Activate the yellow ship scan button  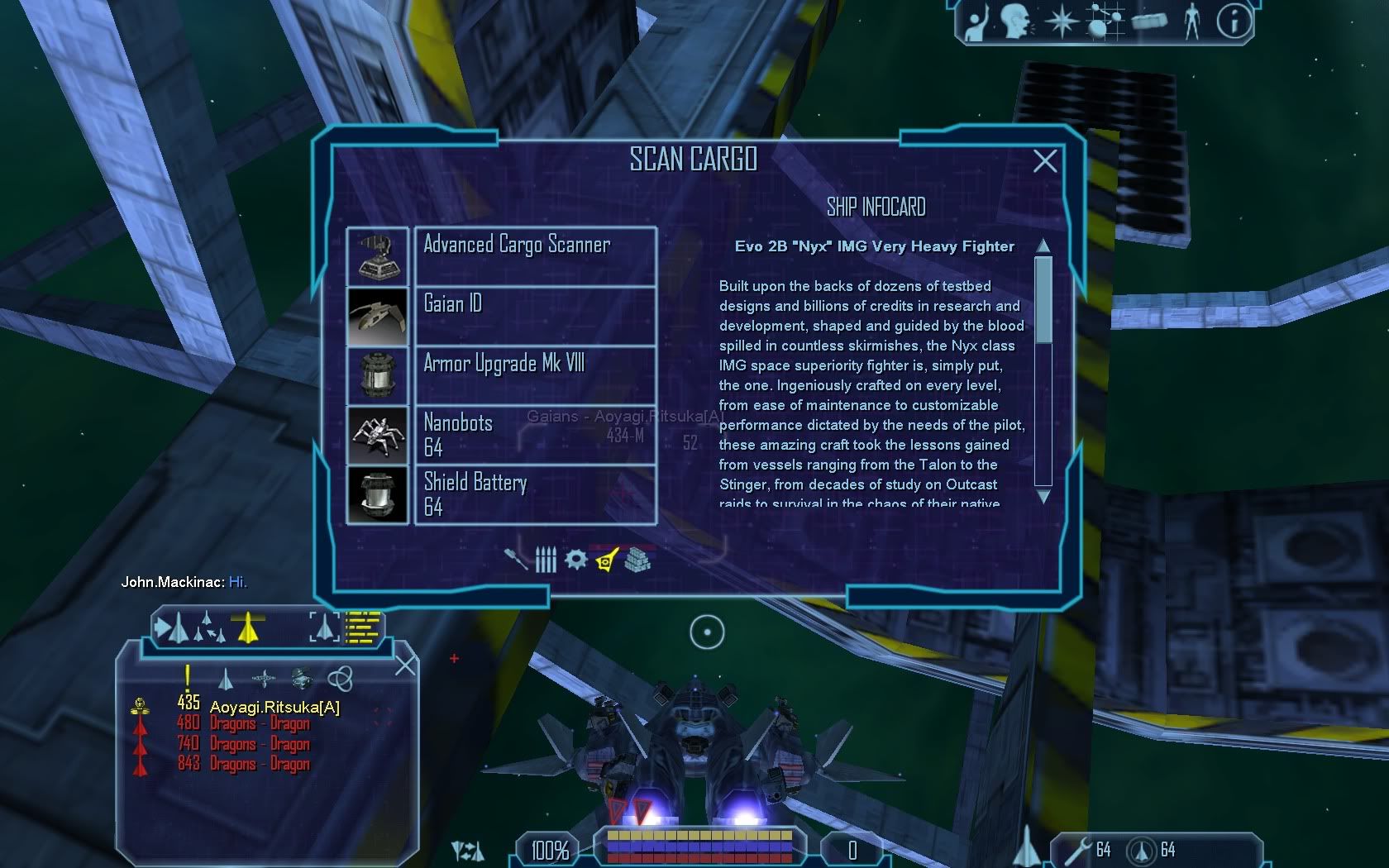pyautogui.click(x=246, y=628)
